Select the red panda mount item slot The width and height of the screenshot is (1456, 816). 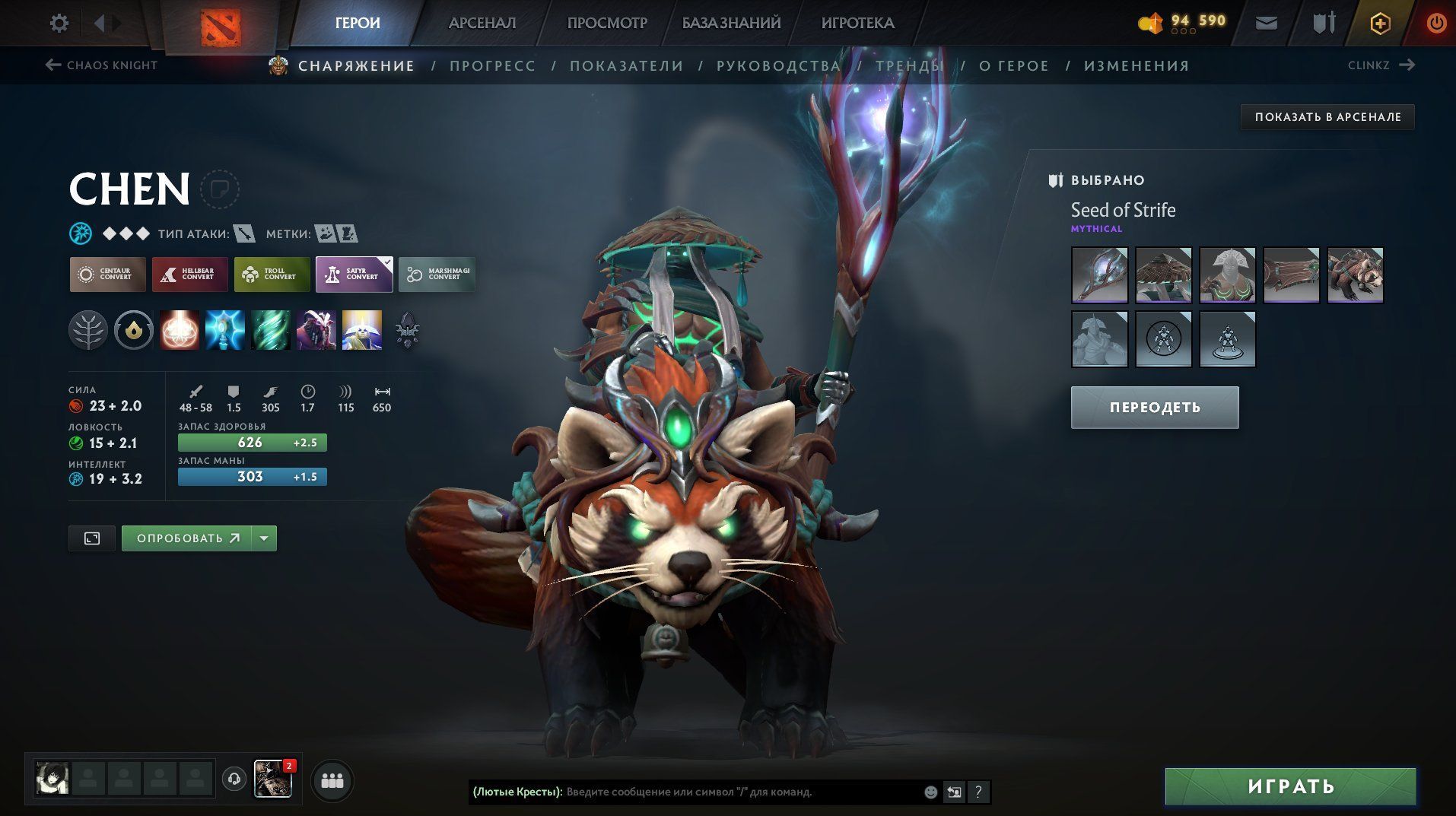pos(1355,275)
